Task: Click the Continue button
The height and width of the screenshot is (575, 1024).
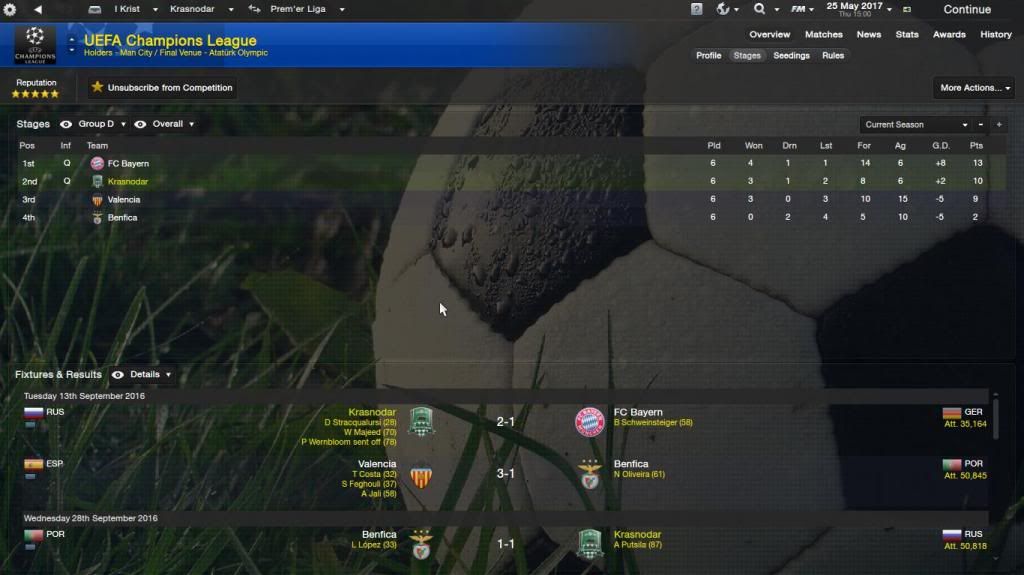Action: [x=966, y=9]
